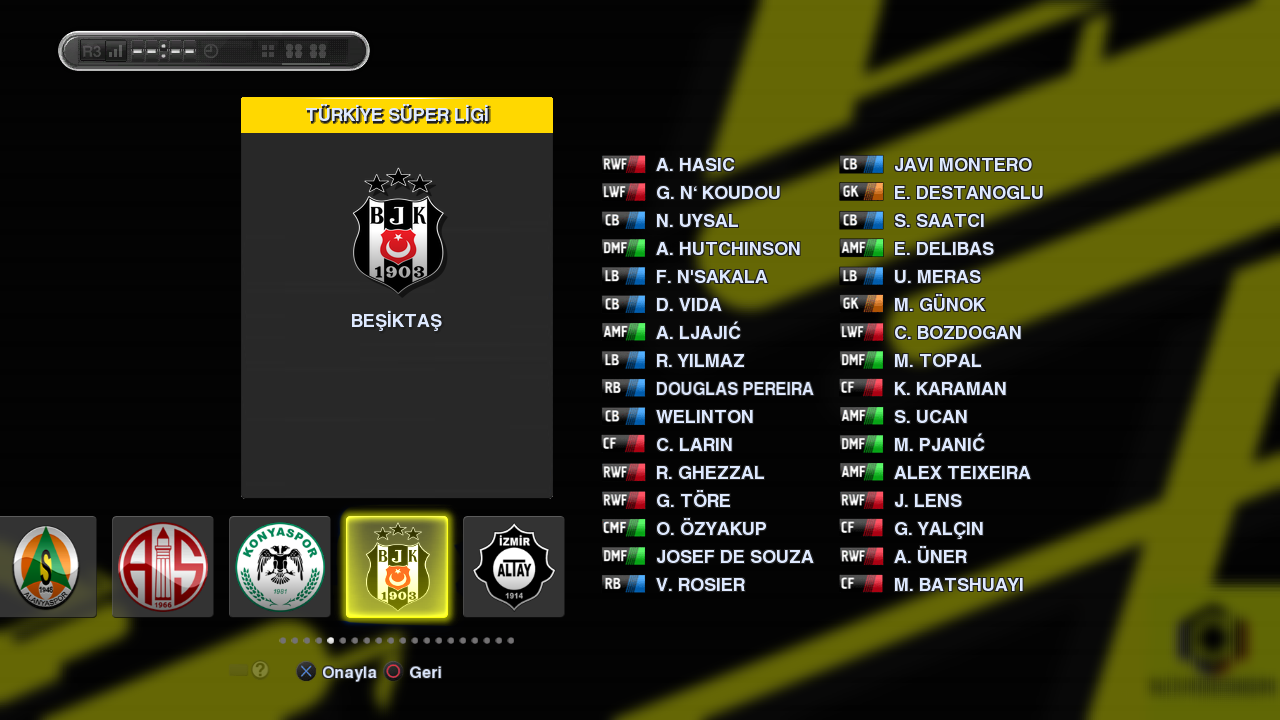The width and height of the screenshot is (1280, 720).
Task: Select player A. Hasic in squad list
Action: point(695,165)
